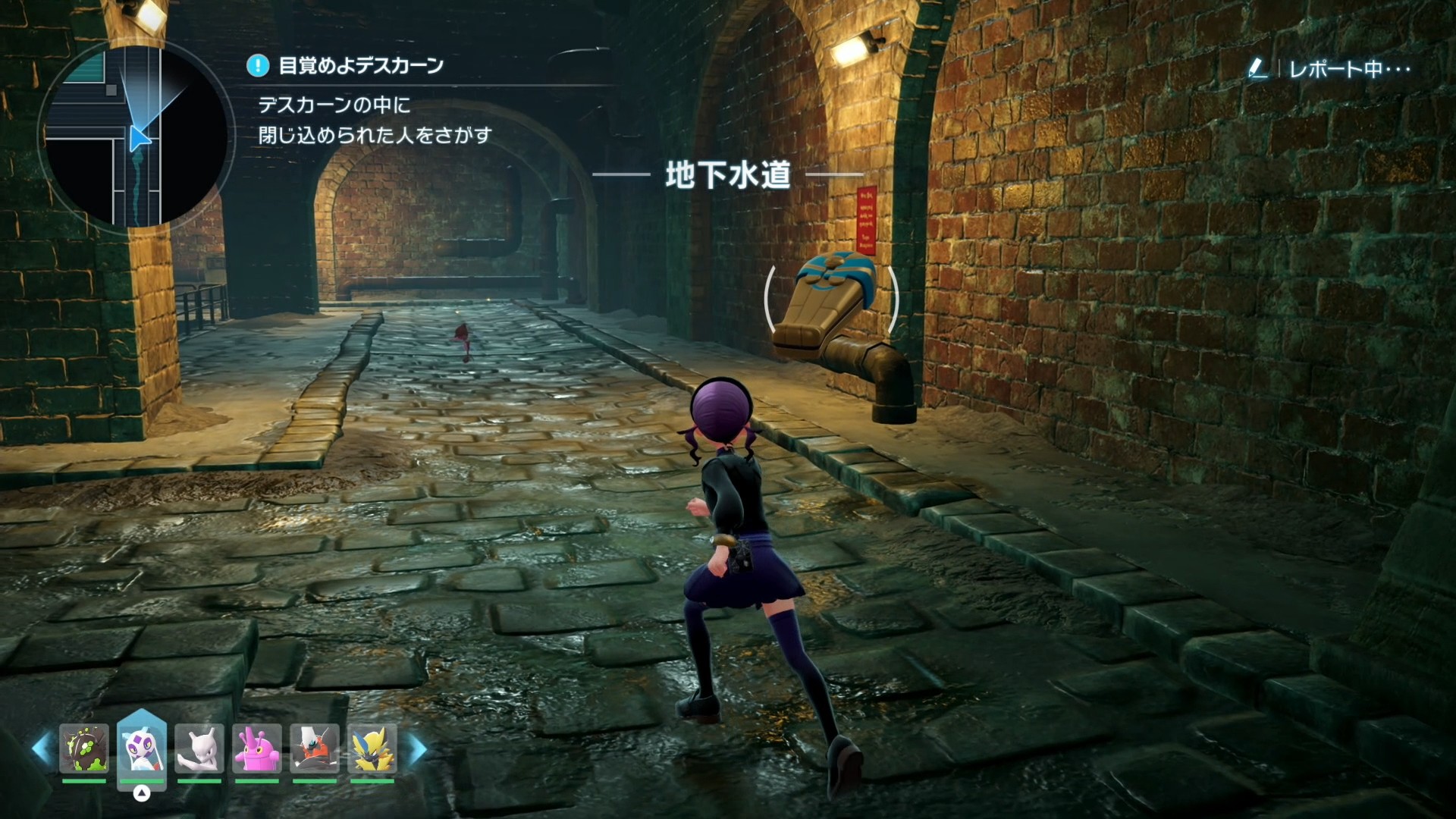This screenshot has height=819, width=1456.
Task: Choose the highlighted Froslass party slot
Action: [142, 748]
